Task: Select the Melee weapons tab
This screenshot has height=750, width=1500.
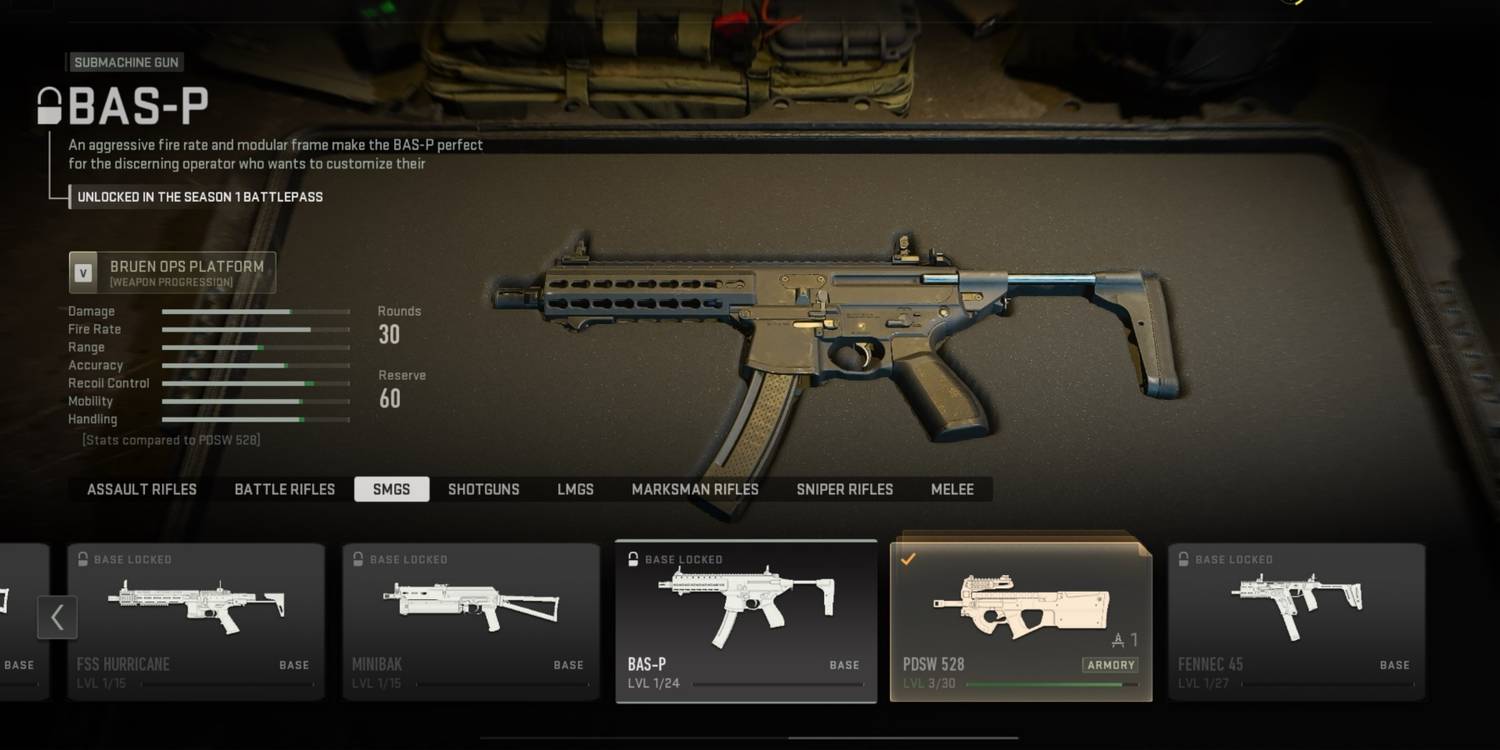Action: coord(951,489)
